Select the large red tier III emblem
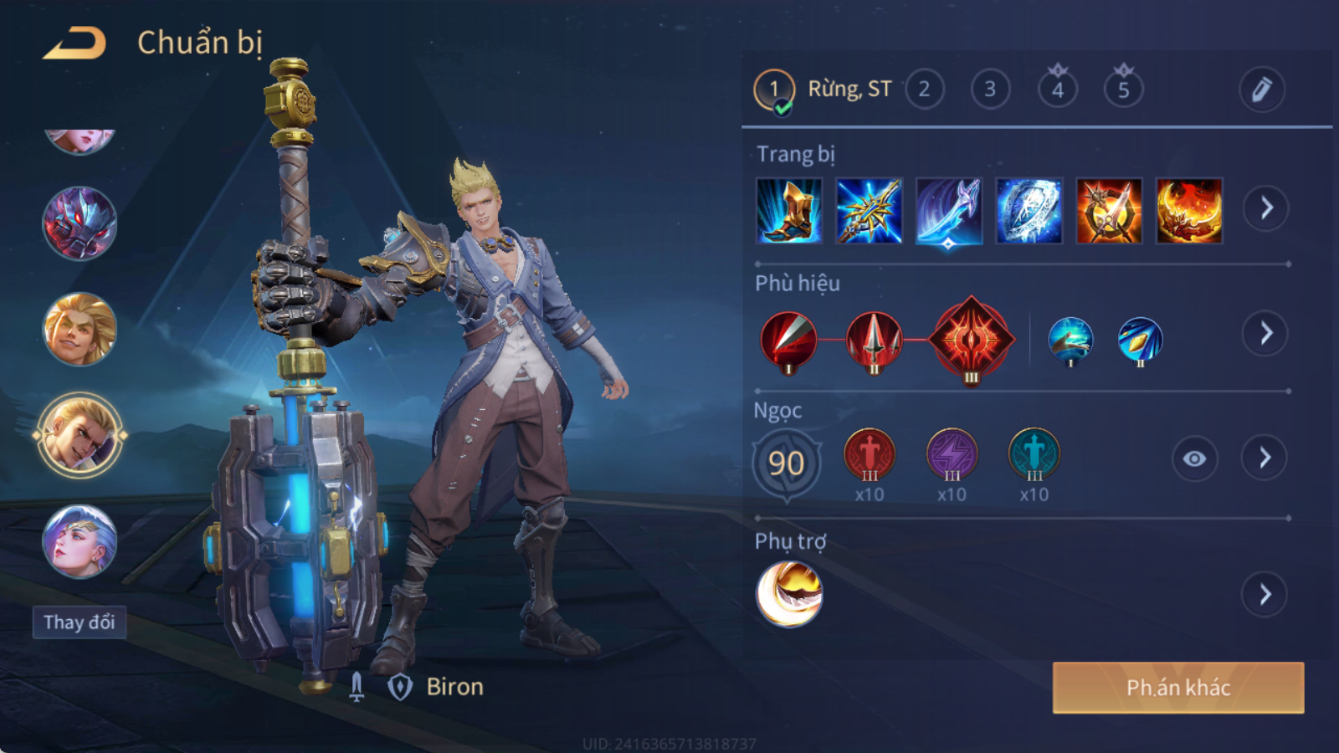 click(x=971, y=340)
